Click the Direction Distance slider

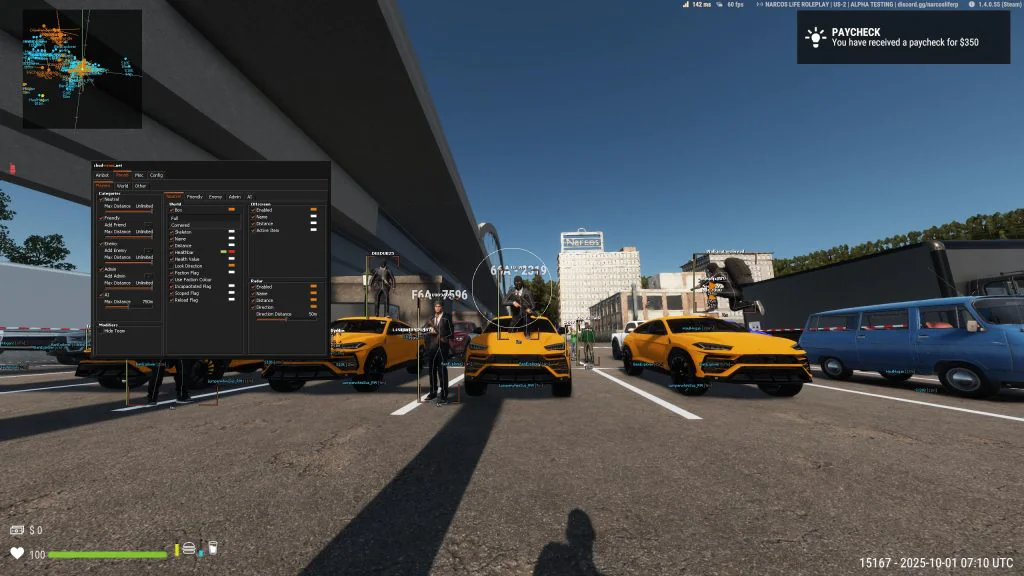(x=285, y=320)
